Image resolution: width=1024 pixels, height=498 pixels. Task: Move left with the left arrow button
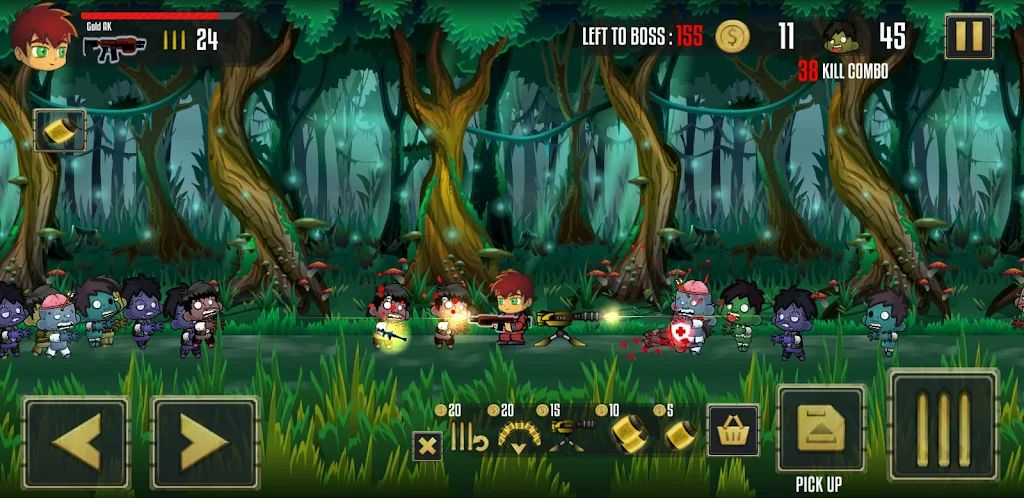coord(77,442)
